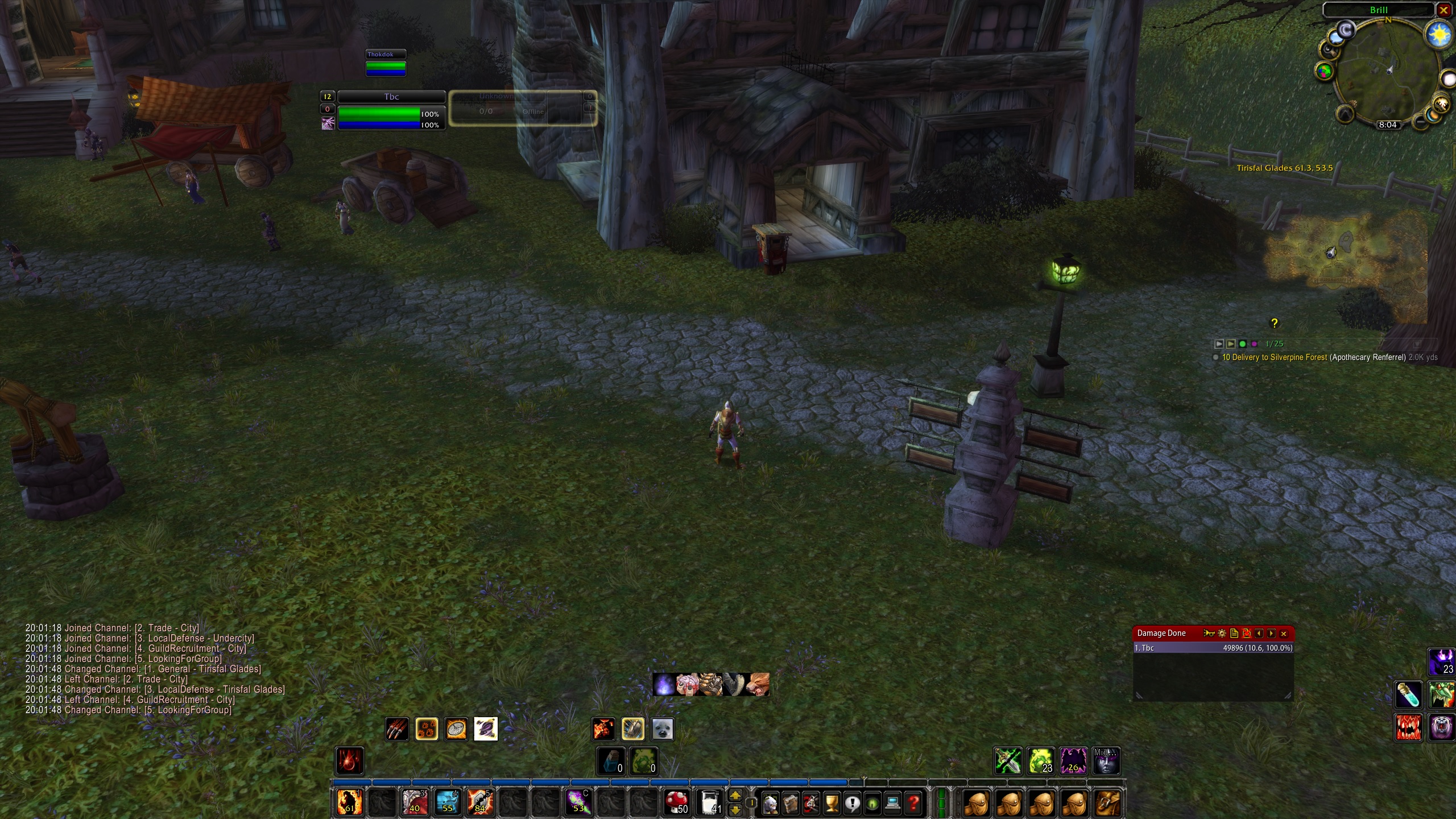Open the help menu question mark icon

(914, 804)
